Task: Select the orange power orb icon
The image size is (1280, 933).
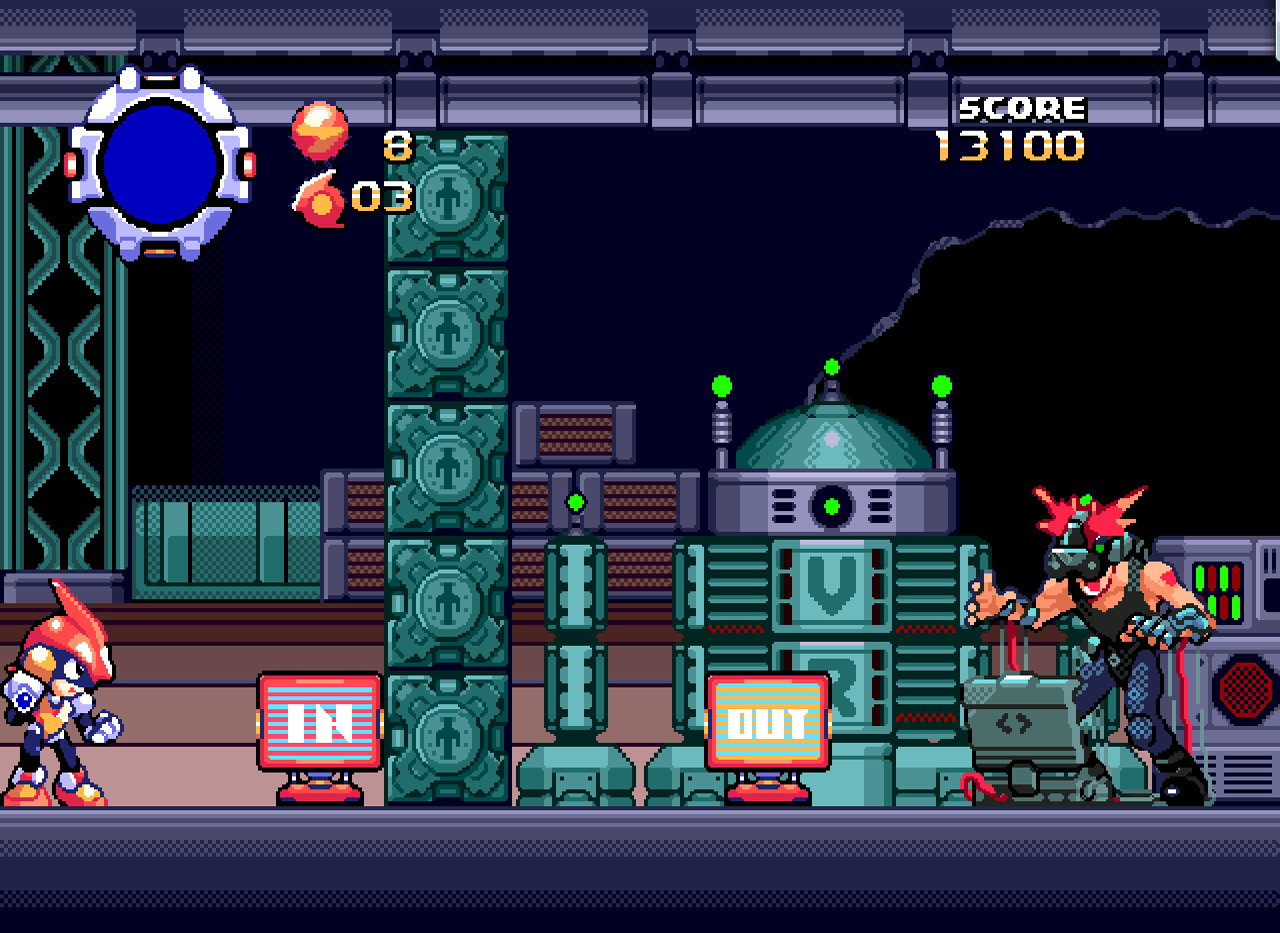Action: 322,131
